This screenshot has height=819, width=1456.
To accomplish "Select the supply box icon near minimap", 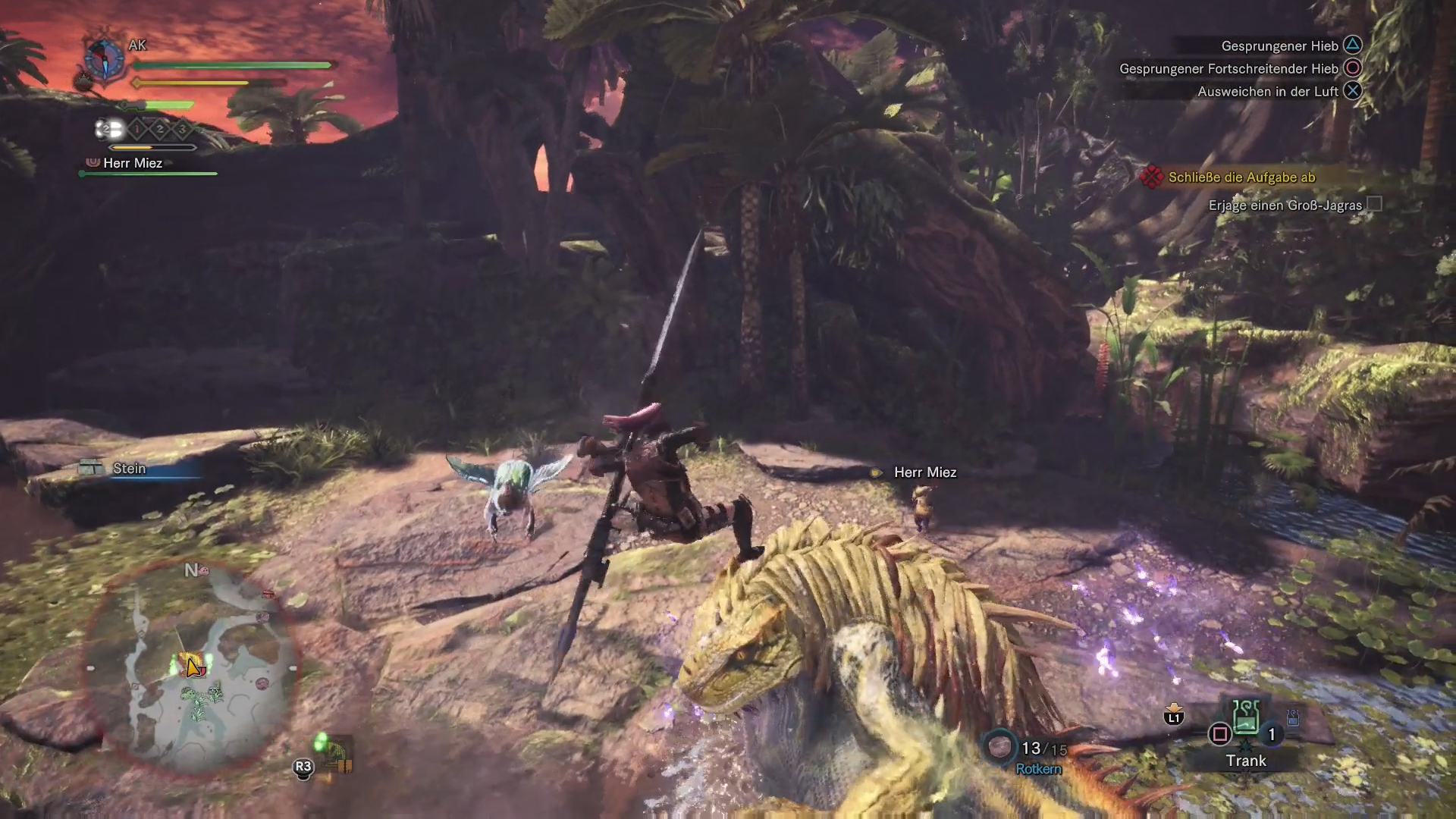I will pos(336,753).
